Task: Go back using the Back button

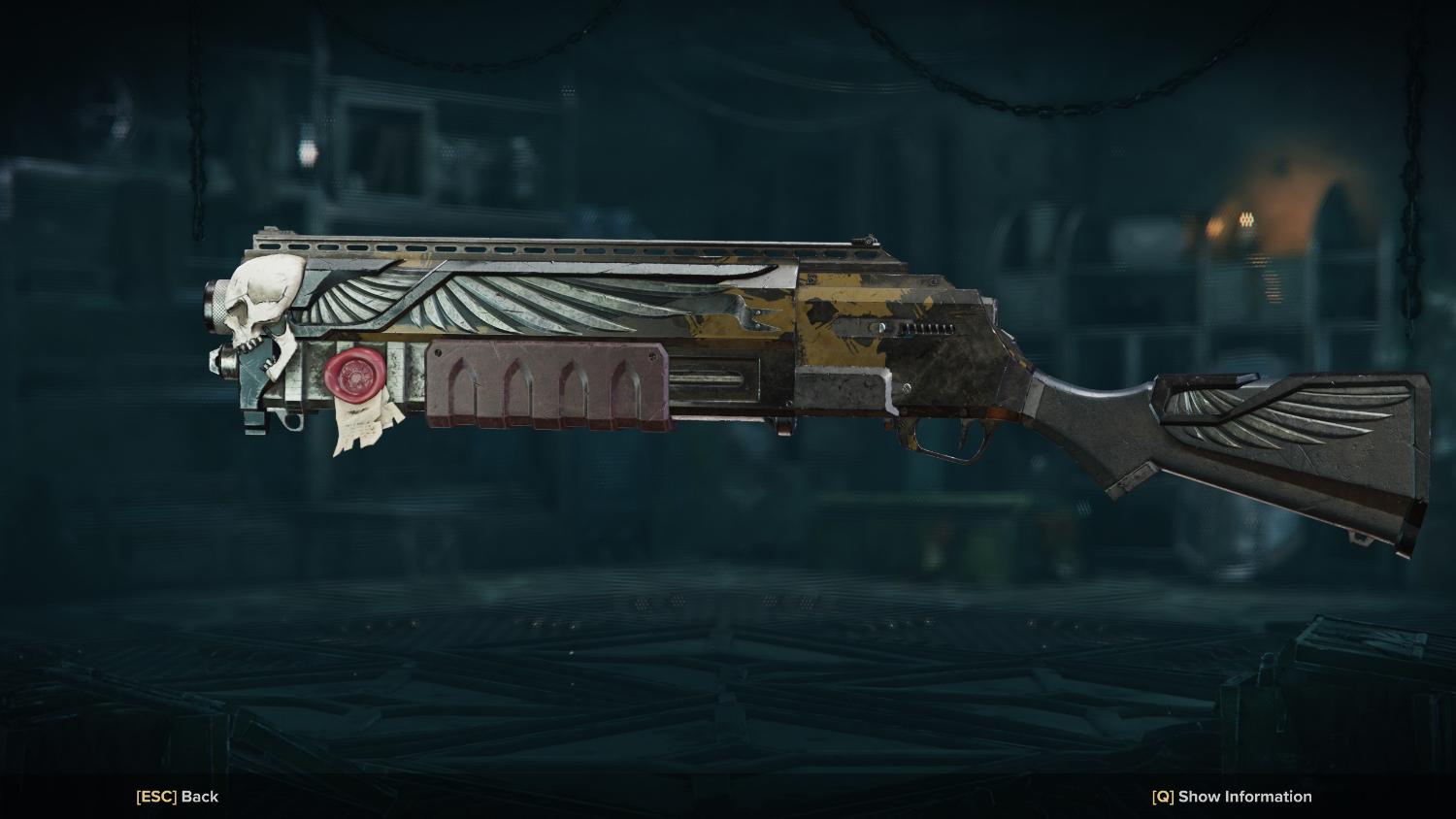Action: (x=178, y=797)
